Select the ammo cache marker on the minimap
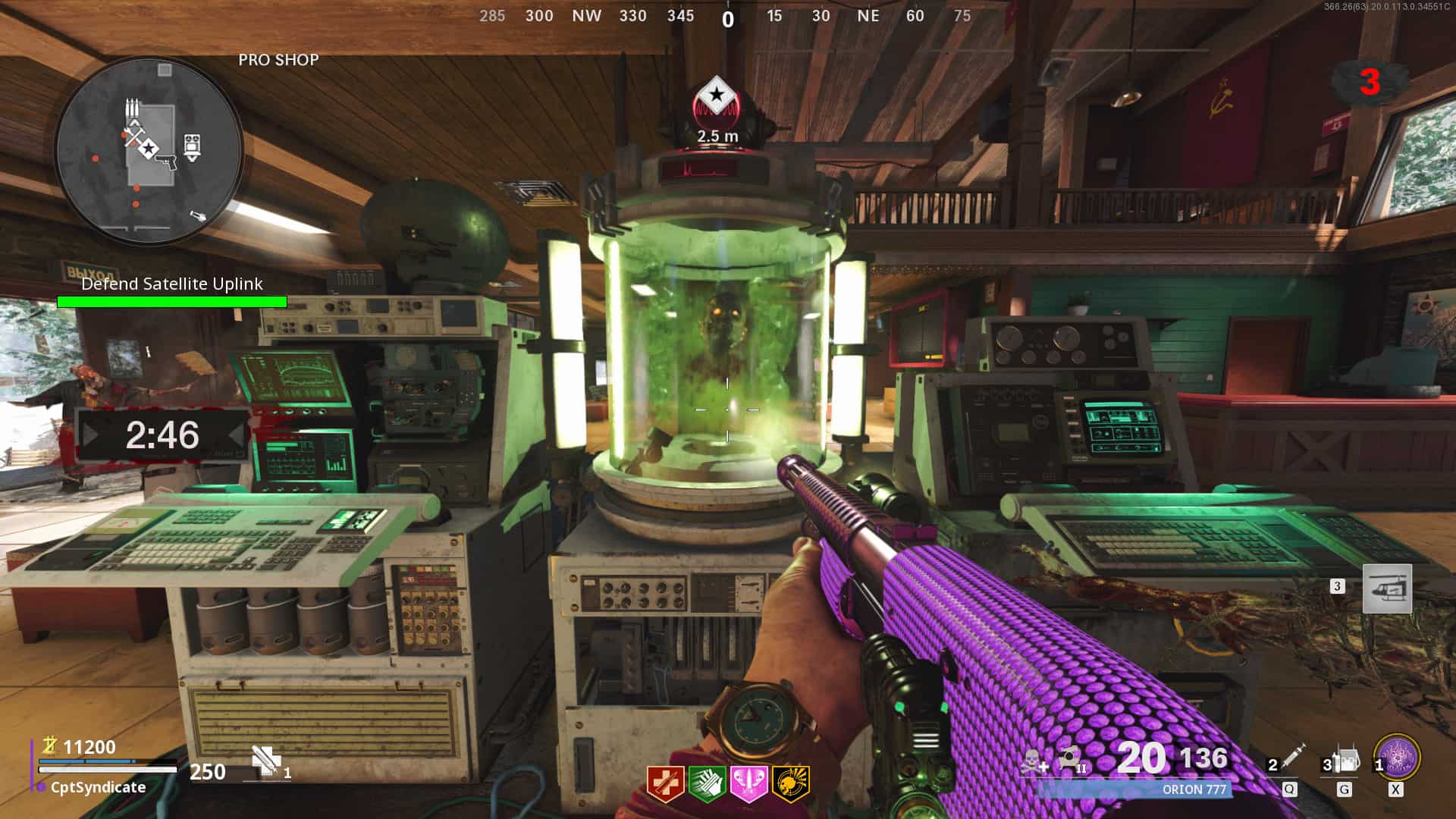1456x819 pixels. tap(133, 108)
